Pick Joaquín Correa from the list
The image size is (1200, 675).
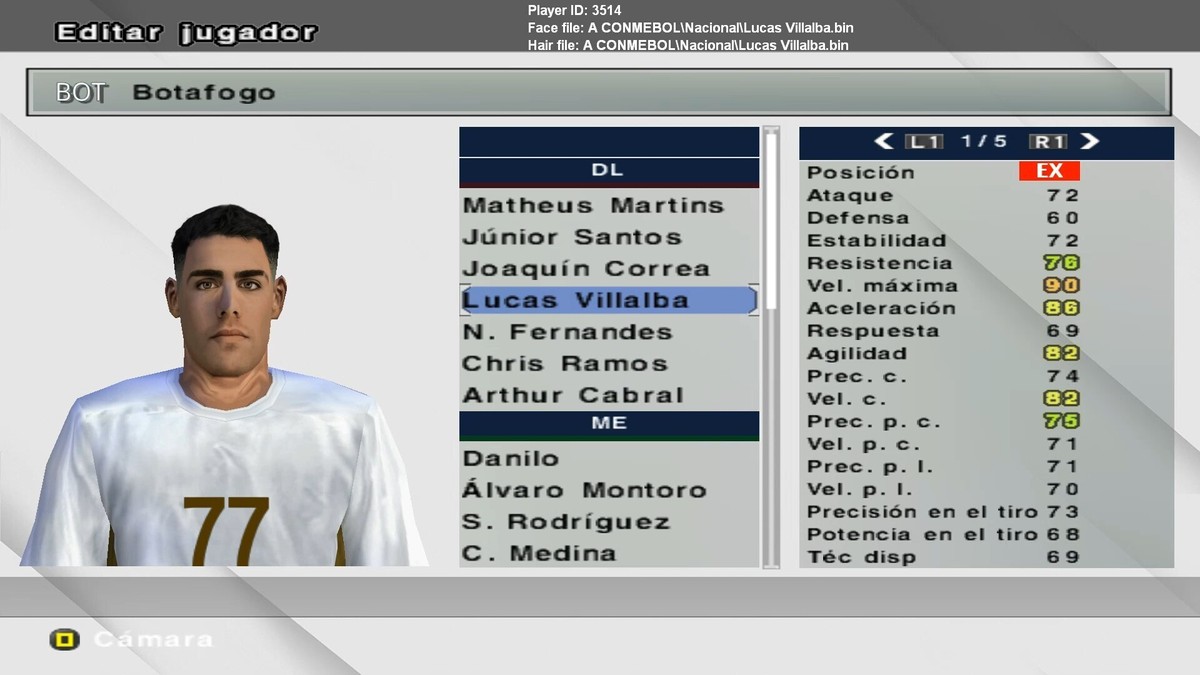[x=586, y=269]
